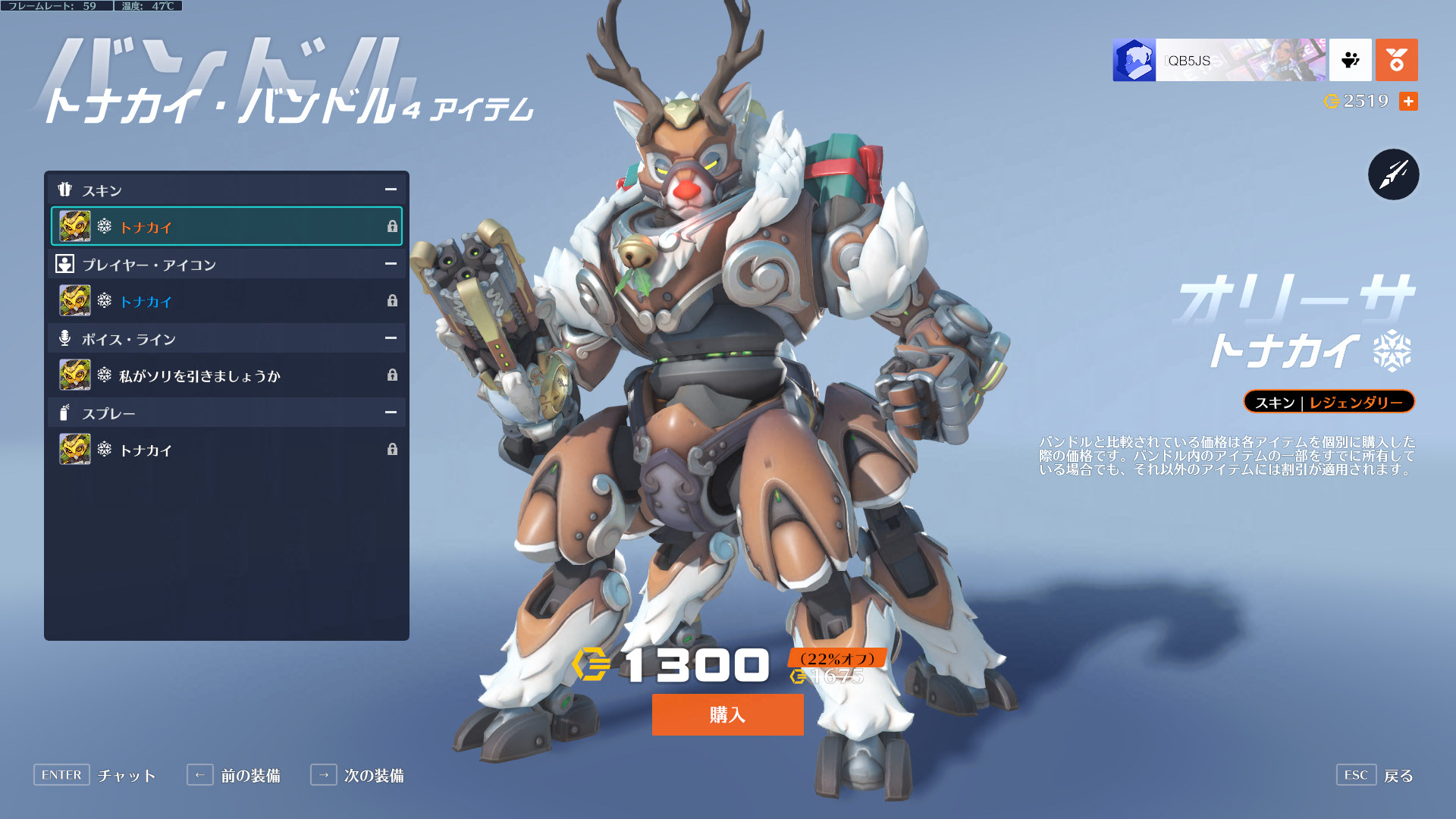Open chat with the チャット button
The image size is (1456, 819).
tap(95, 775)
